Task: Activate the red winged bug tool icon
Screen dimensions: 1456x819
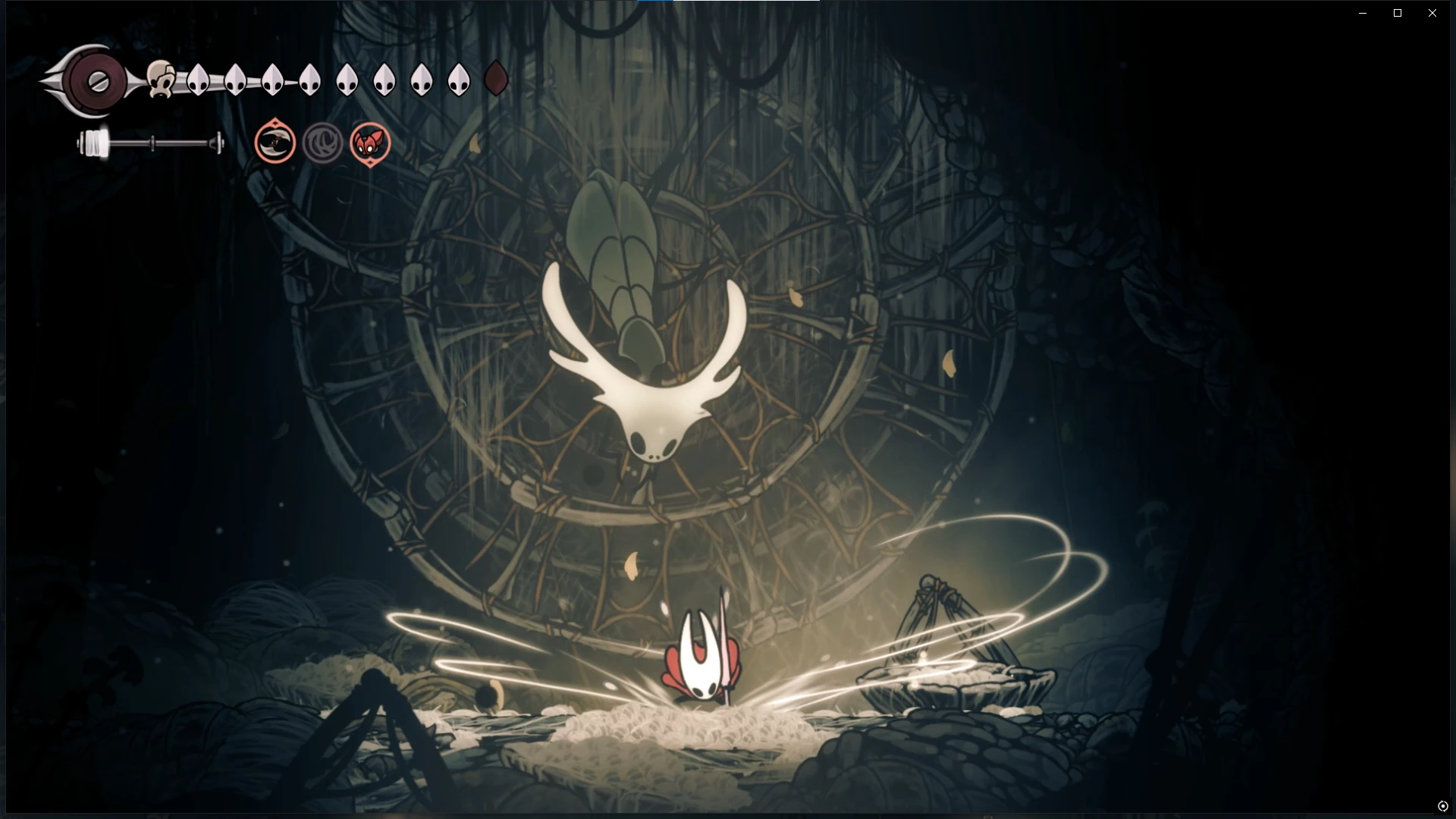Action: [370, 143]
